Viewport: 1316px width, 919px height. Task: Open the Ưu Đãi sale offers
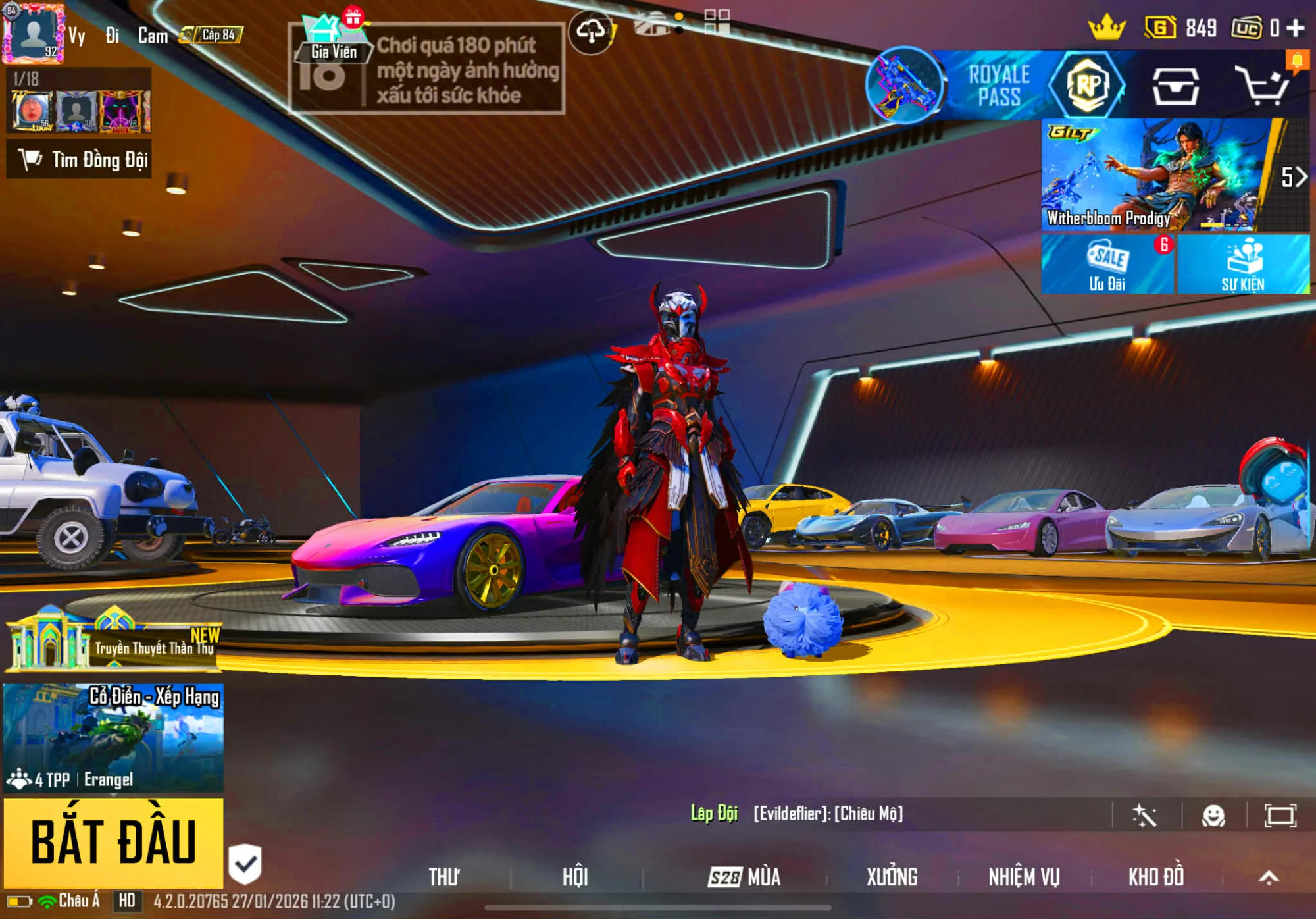tap(1107, 265)
